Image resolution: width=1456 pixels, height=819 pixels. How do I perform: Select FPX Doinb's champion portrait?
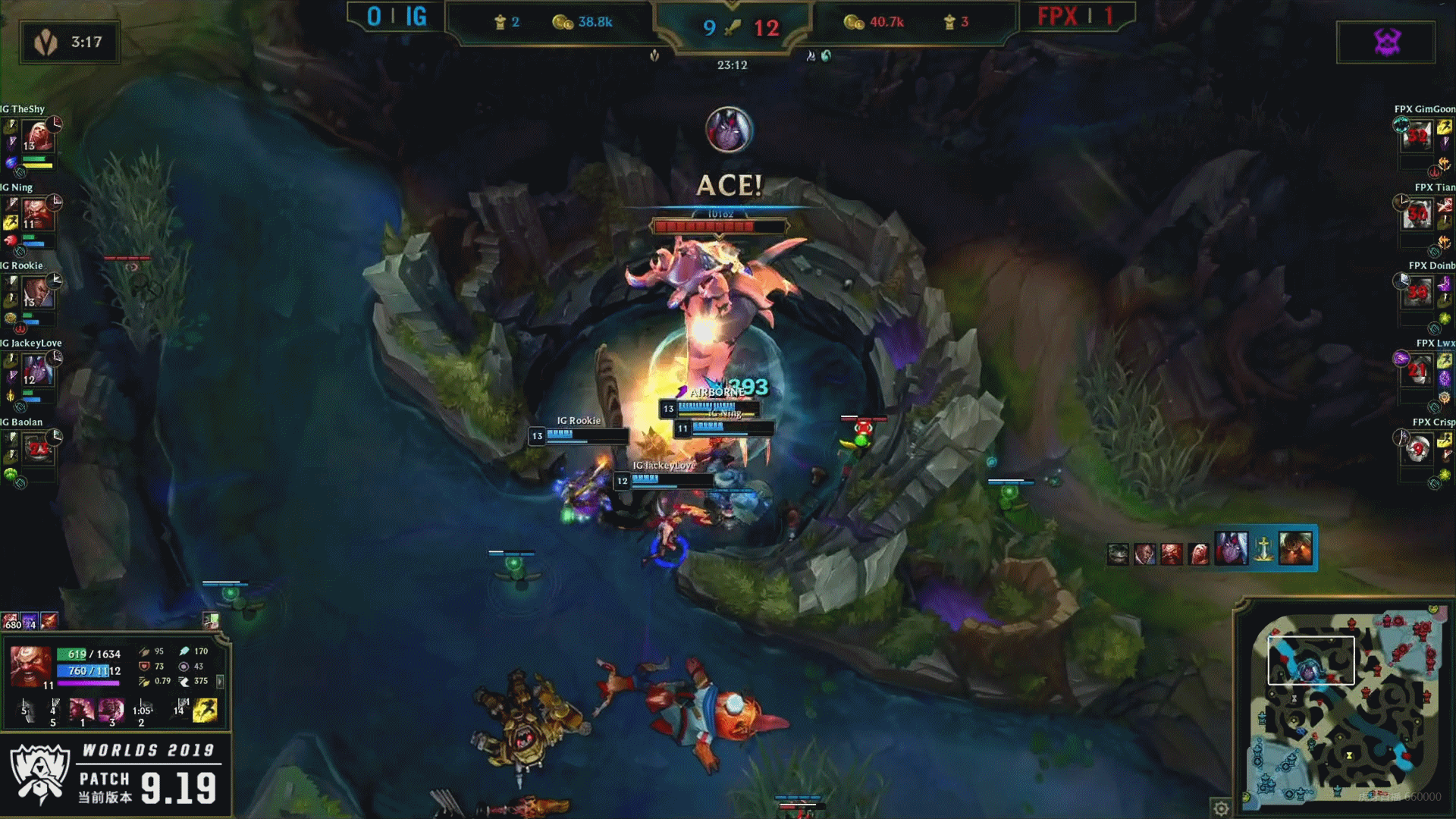[x=1417, y=293]
